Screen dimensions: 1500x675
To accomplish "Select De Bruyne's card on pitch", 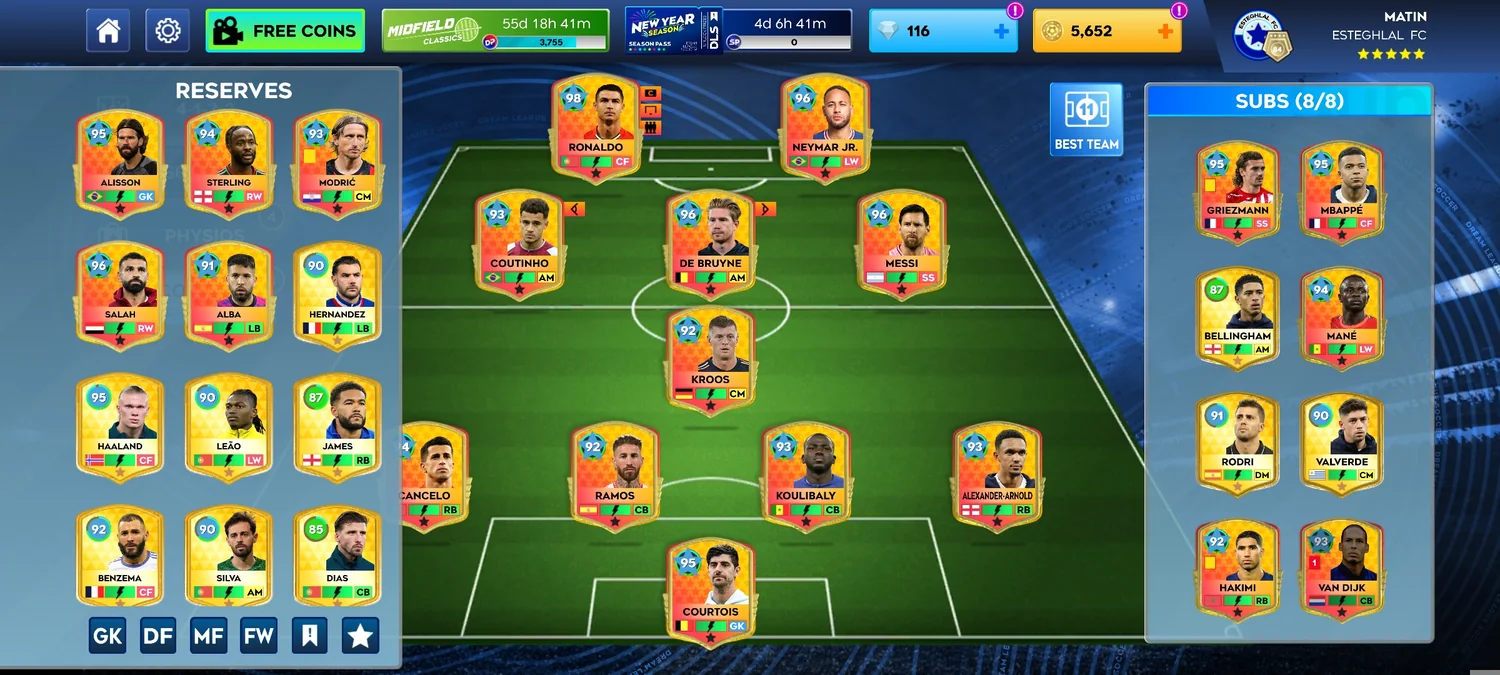I will (x=710, y=242).
